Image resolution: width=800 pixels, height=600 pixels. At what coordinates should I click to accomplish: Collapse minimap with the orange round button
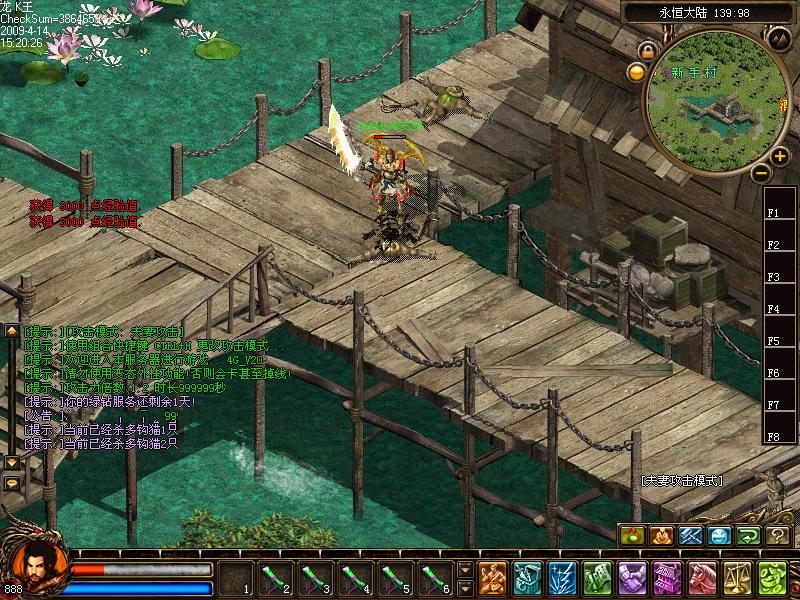[x=636, y=71]
